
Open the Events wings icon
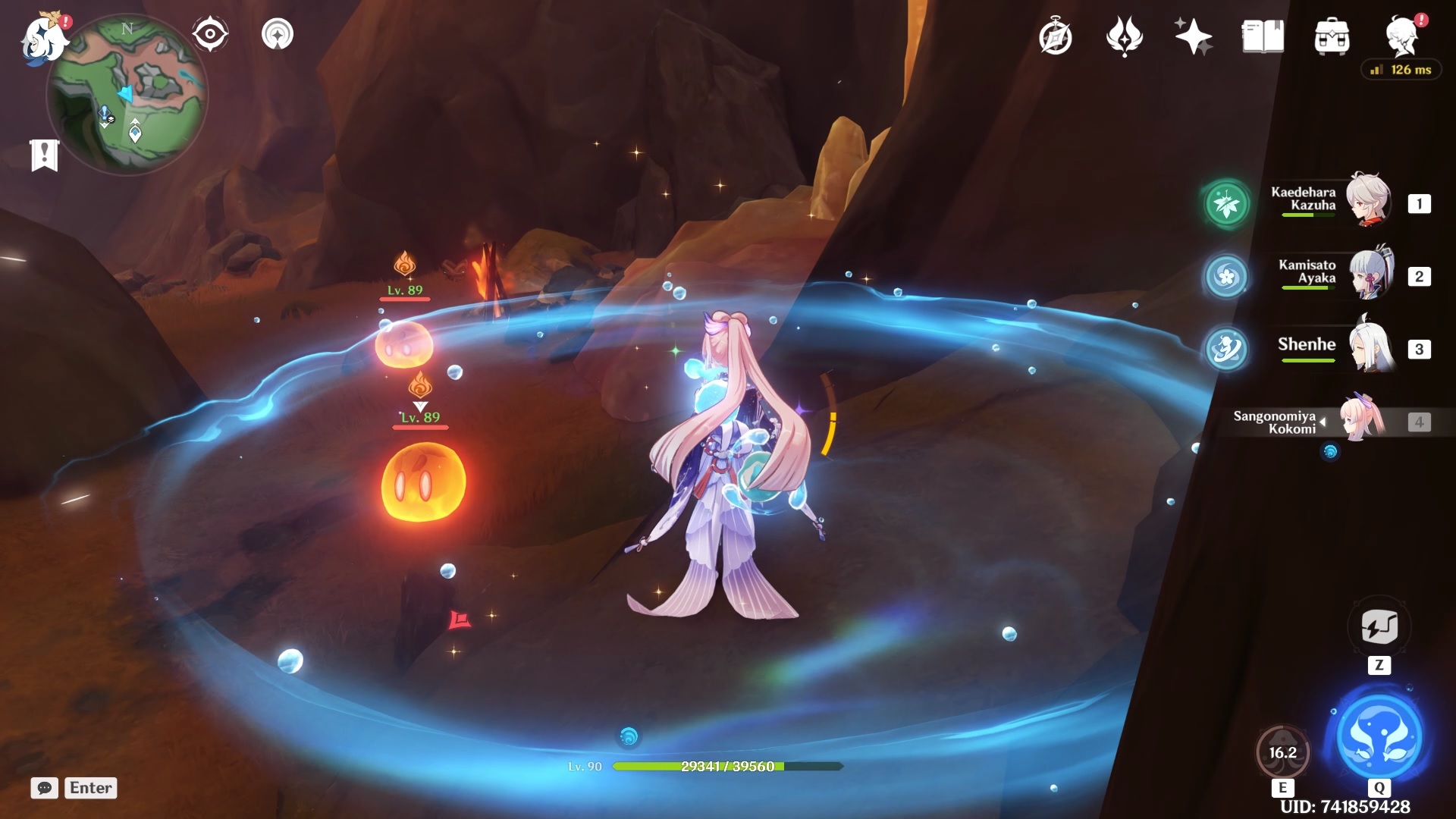point(1125,36)
